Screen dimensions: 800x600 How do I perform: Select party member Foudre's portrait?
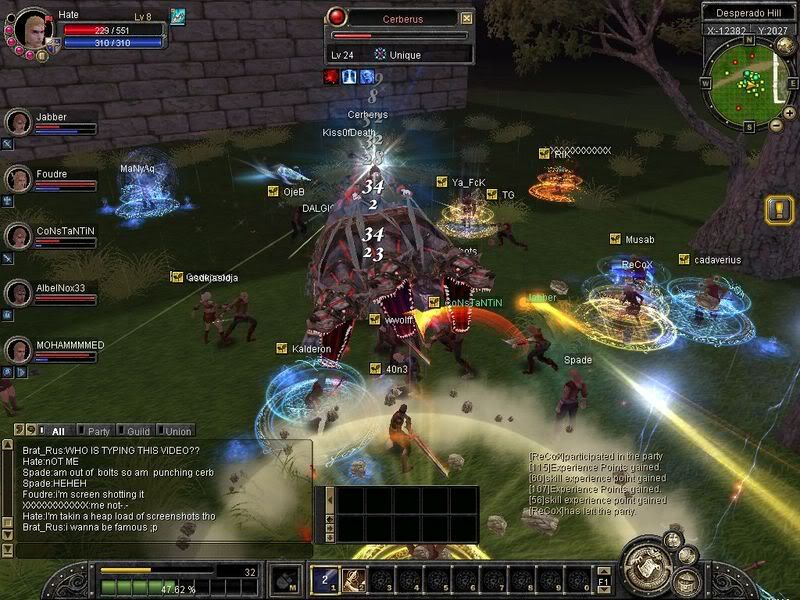point(18,179)
